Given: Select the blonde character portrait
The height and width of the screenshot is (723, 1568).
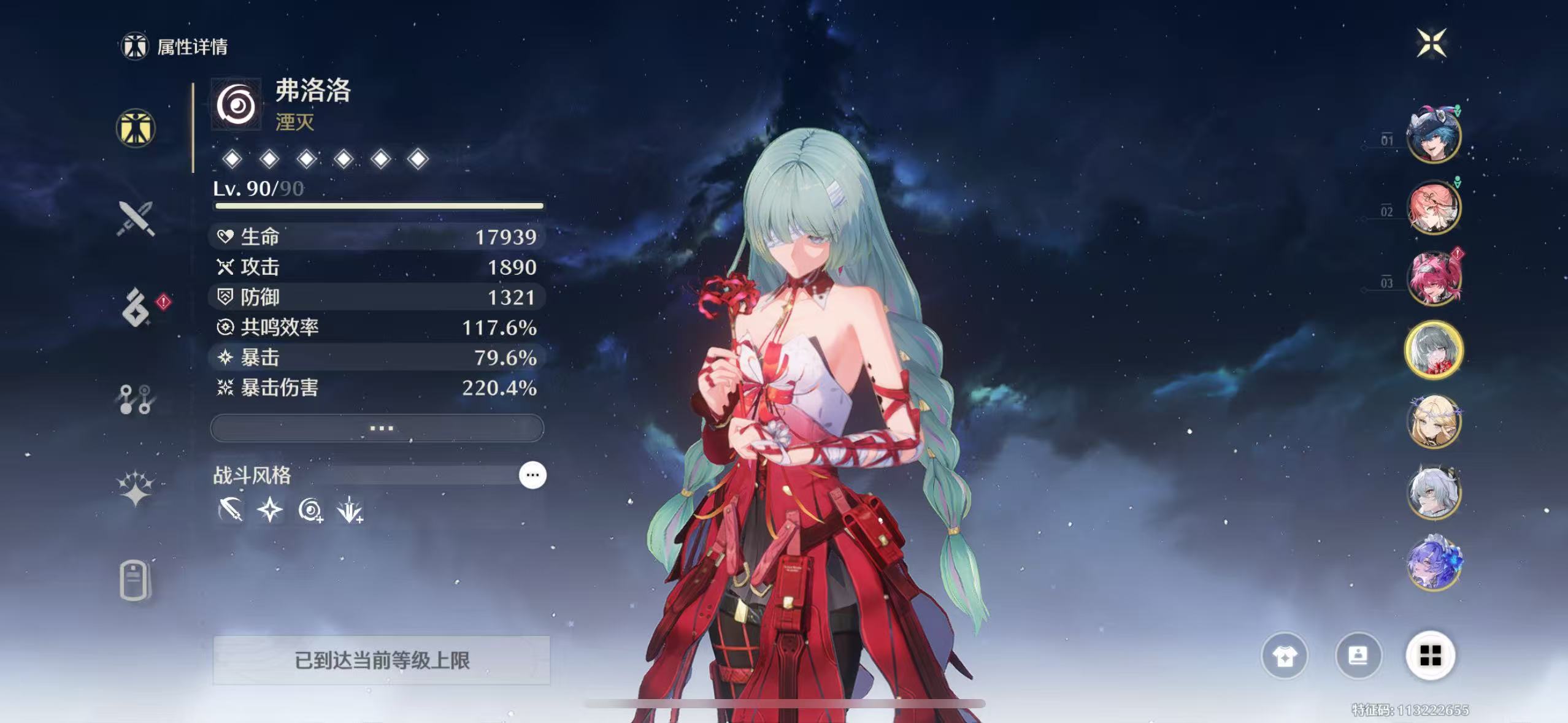Looking at the screenshot, I should click(x=1434, y=422).
